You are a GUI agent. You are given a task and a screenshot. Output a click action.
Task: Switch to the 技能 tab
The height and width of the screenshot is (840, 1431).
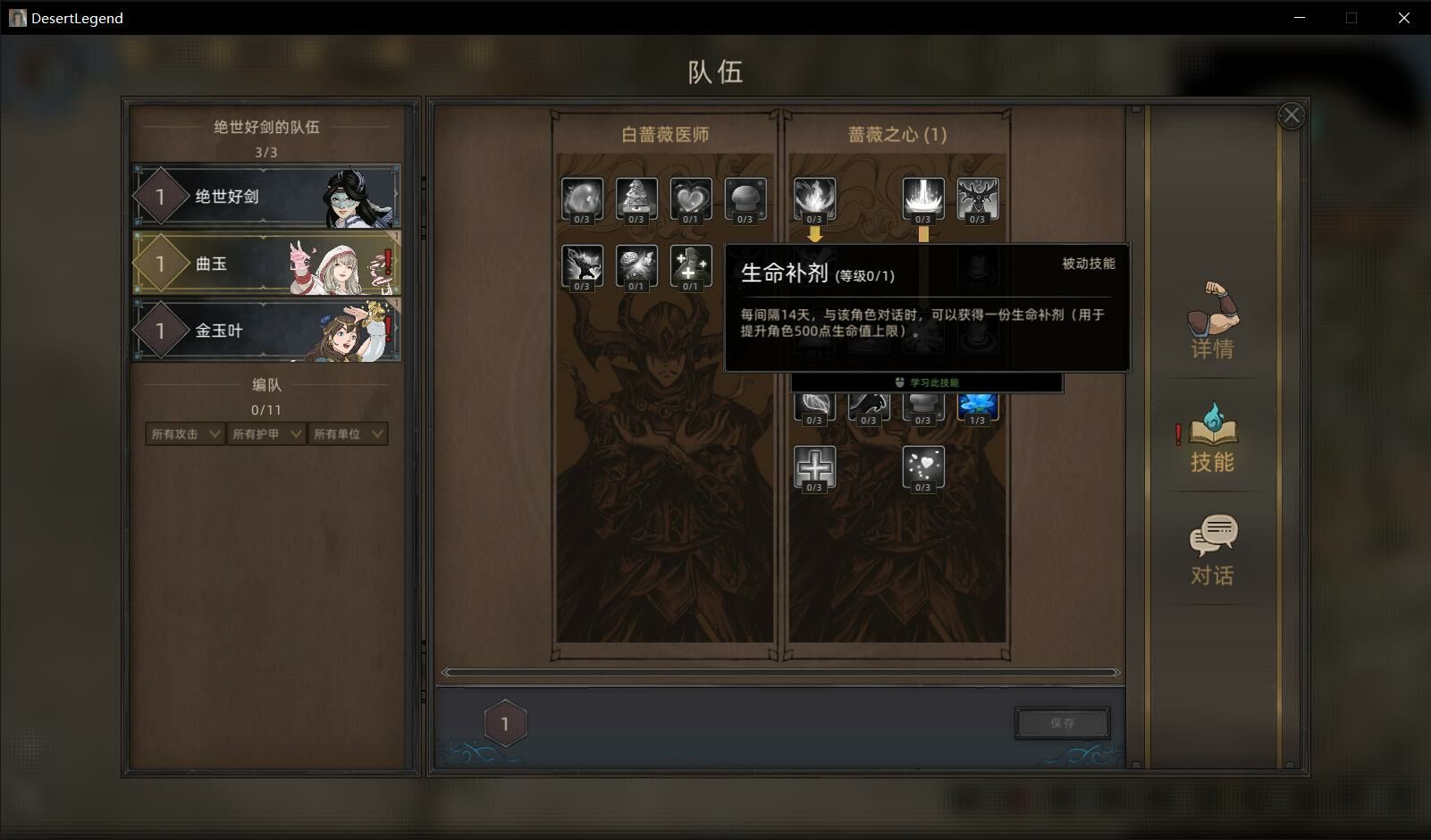(x=1212, y=436)
